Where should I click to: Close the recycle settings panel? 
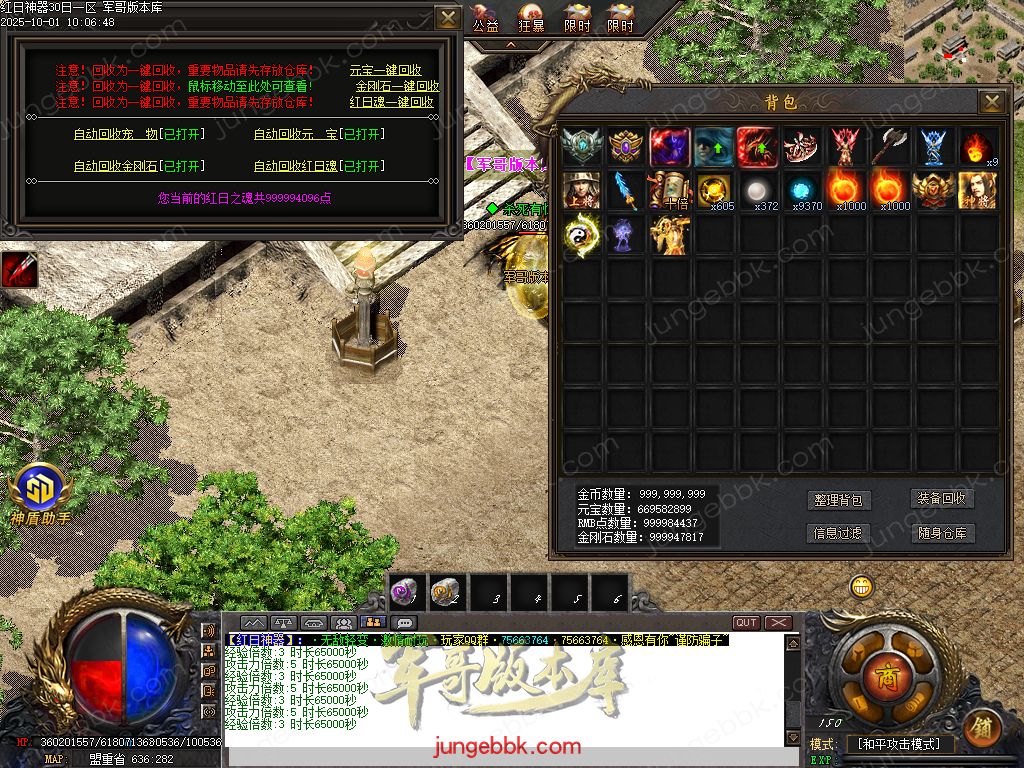449,18
